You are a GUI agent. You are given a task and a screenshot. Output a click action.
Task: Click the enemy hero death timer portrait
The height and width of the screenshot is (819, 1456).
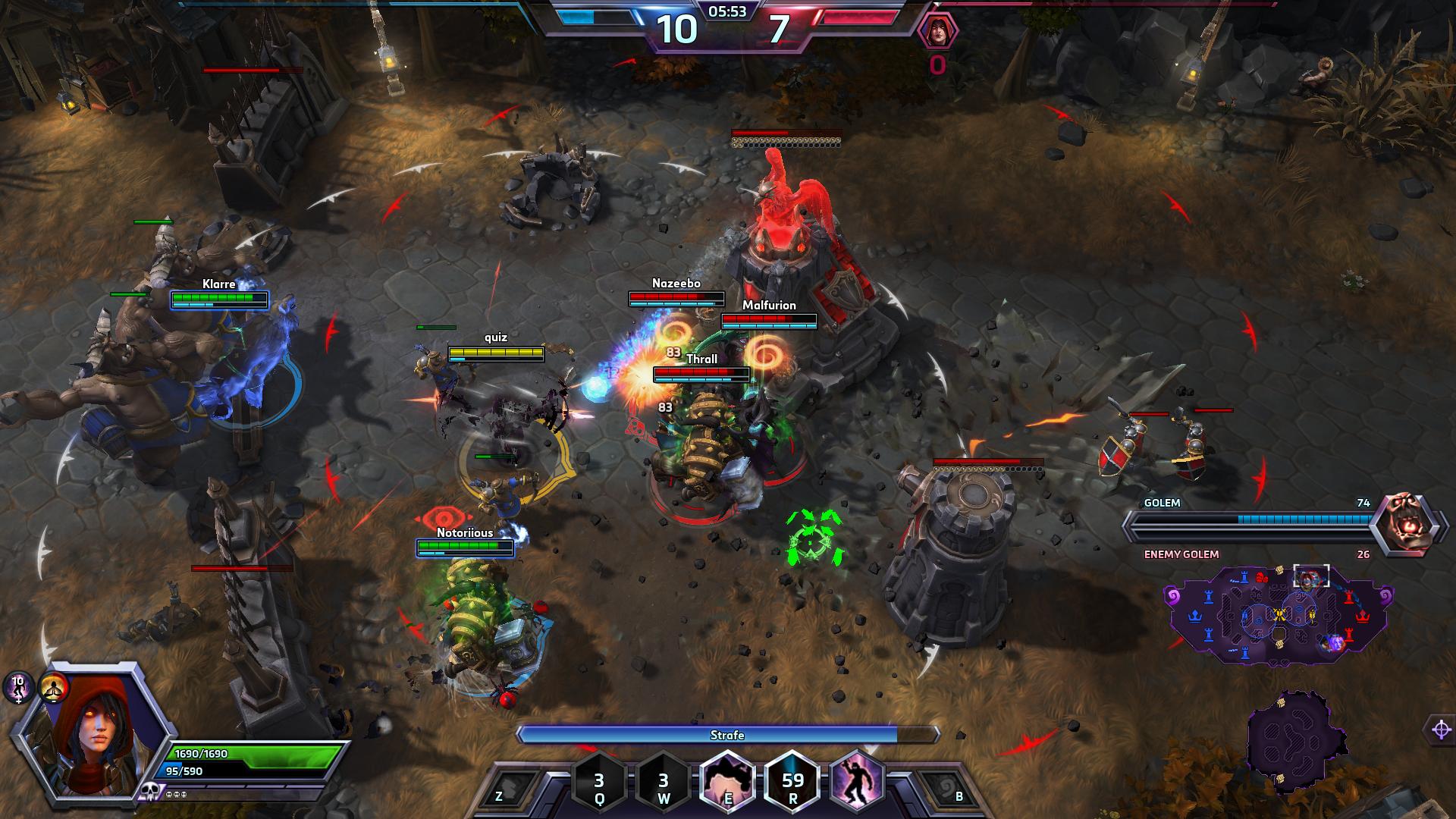pyautogui.click(x=937, y=32)
